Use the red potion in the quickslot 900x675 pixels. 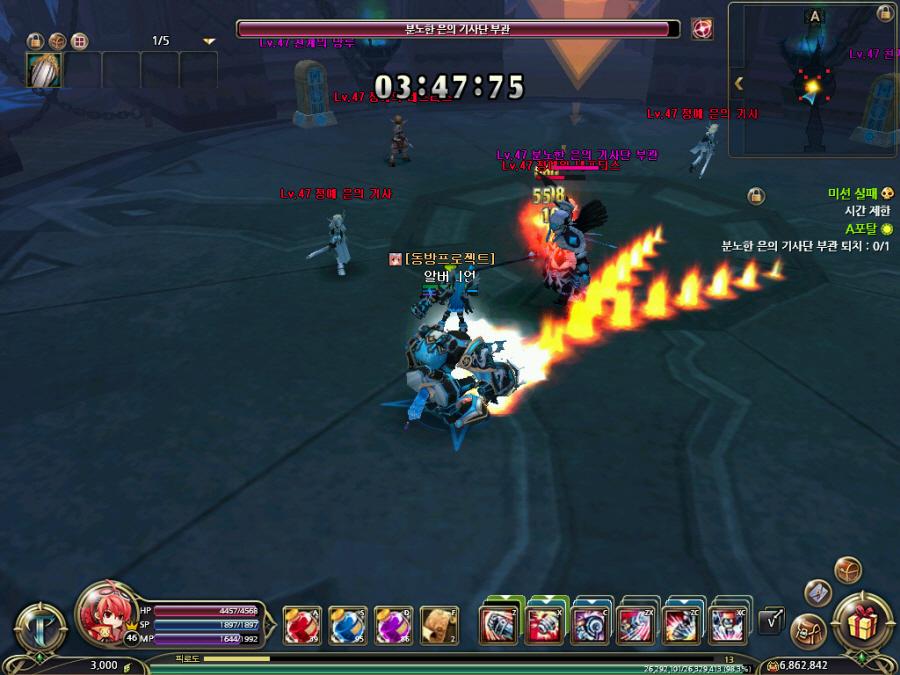301,625
